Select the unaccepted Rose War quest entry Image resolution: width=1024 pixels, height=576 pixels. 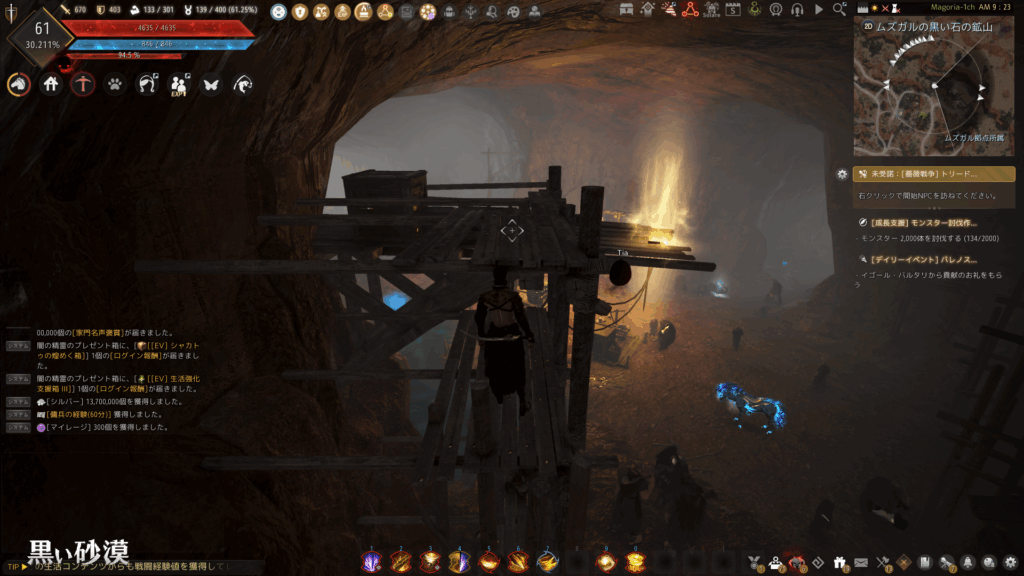pyautogui.click(x=934, y=174)
